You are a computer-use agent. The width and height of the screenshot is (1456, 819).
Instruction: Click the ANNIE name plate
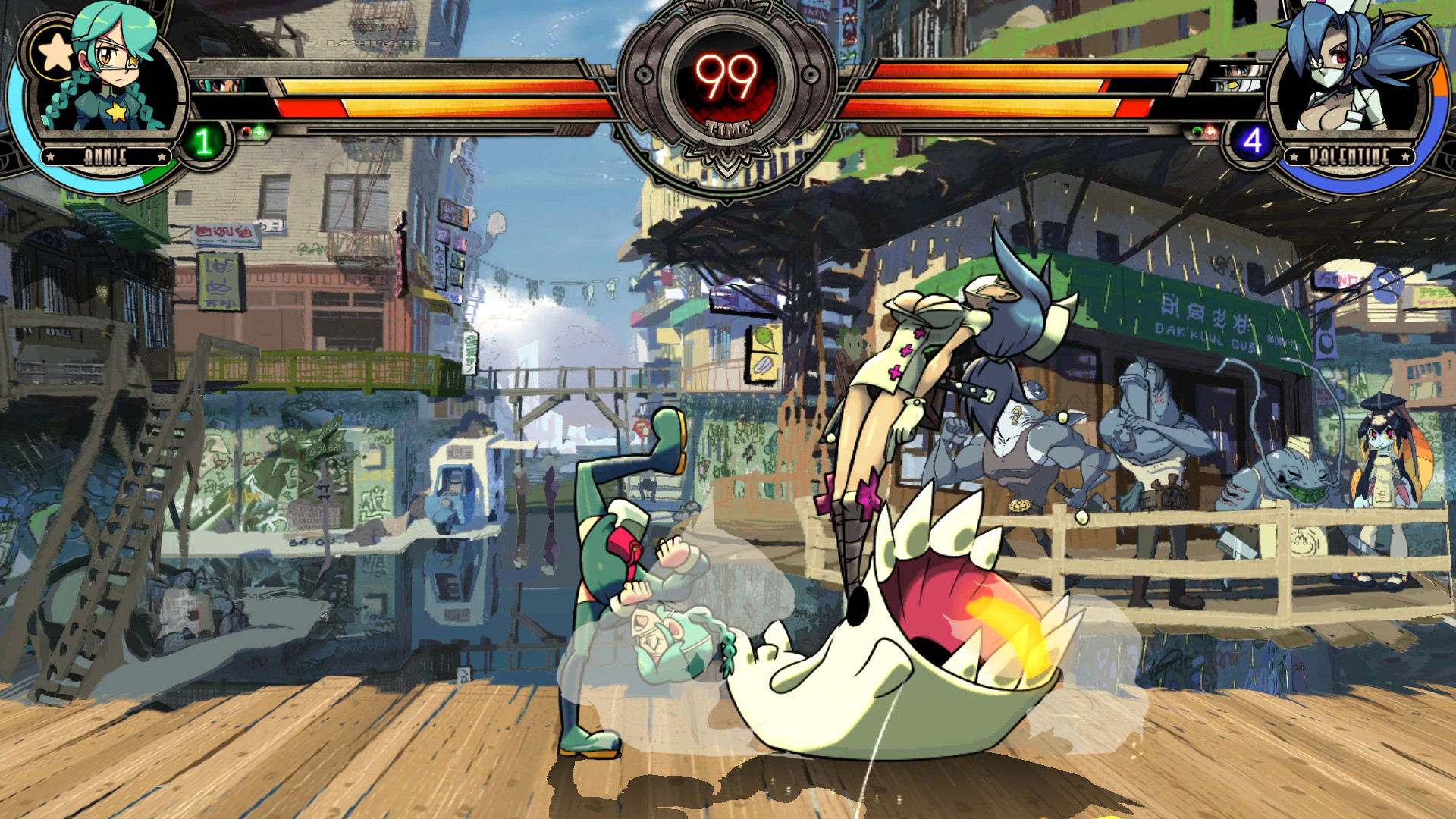pos(106,155)
